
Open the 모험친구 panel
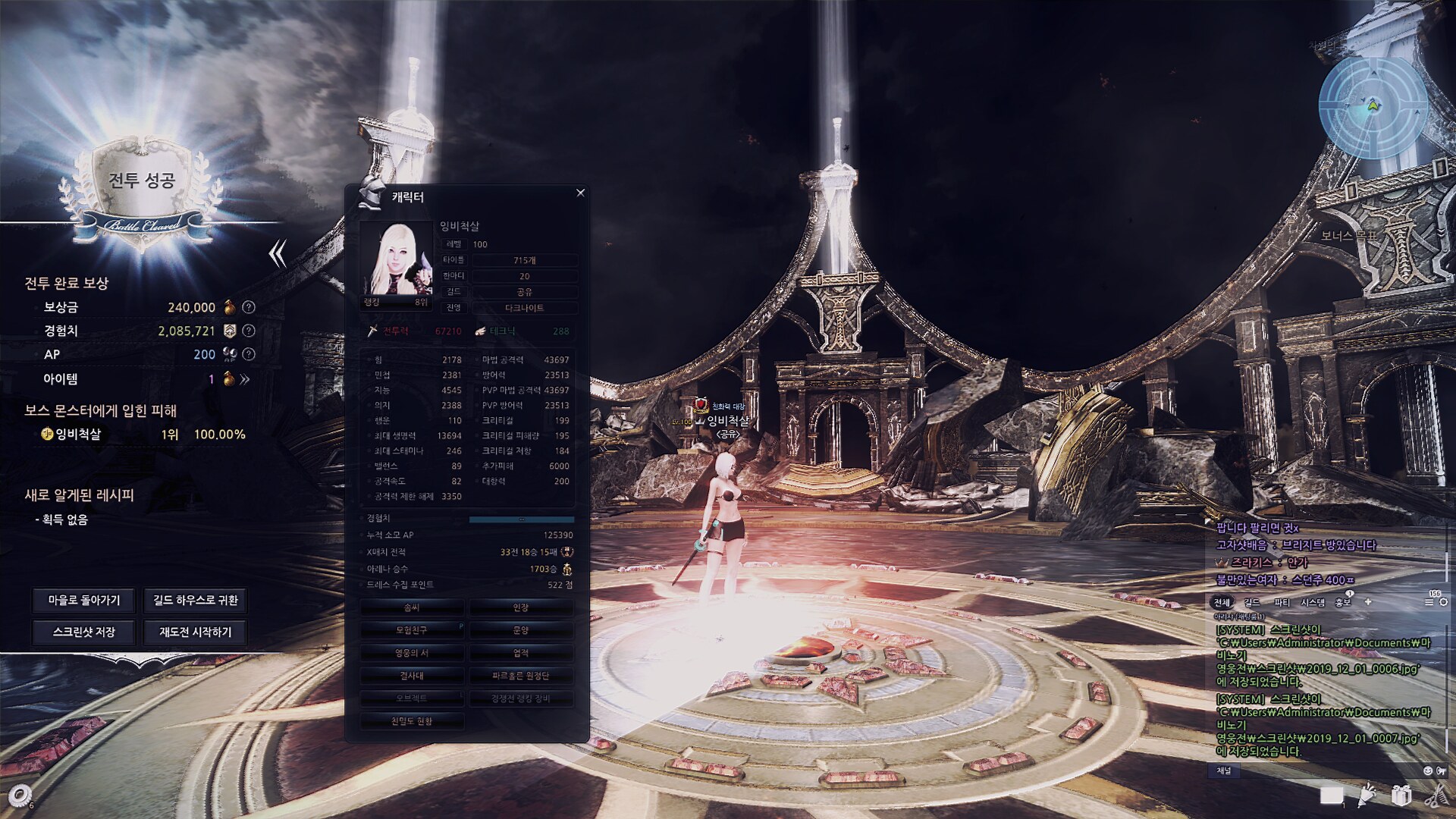(x=412, y=630)
